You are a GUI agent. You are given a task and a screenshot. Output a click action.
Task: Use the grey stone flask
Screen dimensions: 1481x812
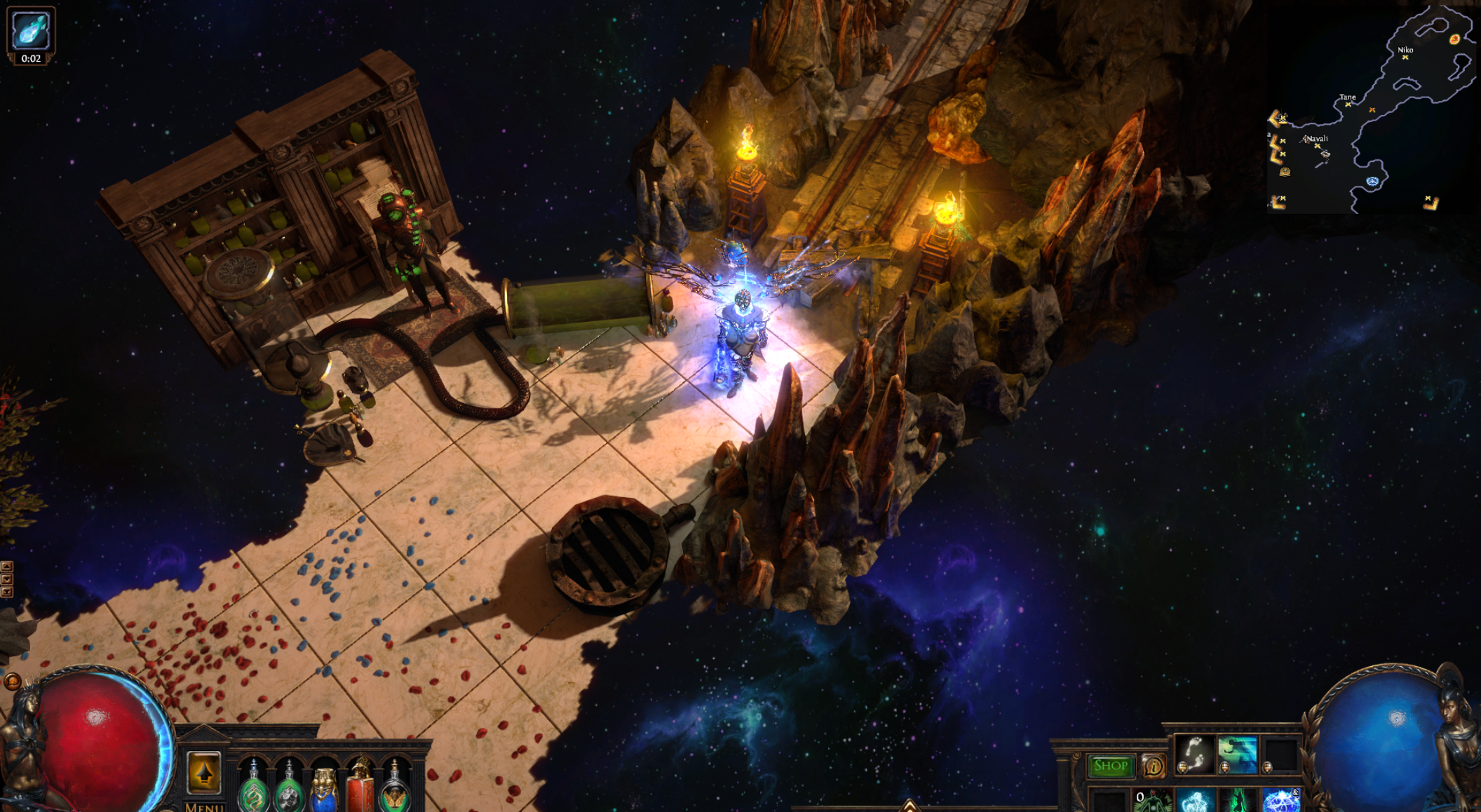tap(289, 792)
